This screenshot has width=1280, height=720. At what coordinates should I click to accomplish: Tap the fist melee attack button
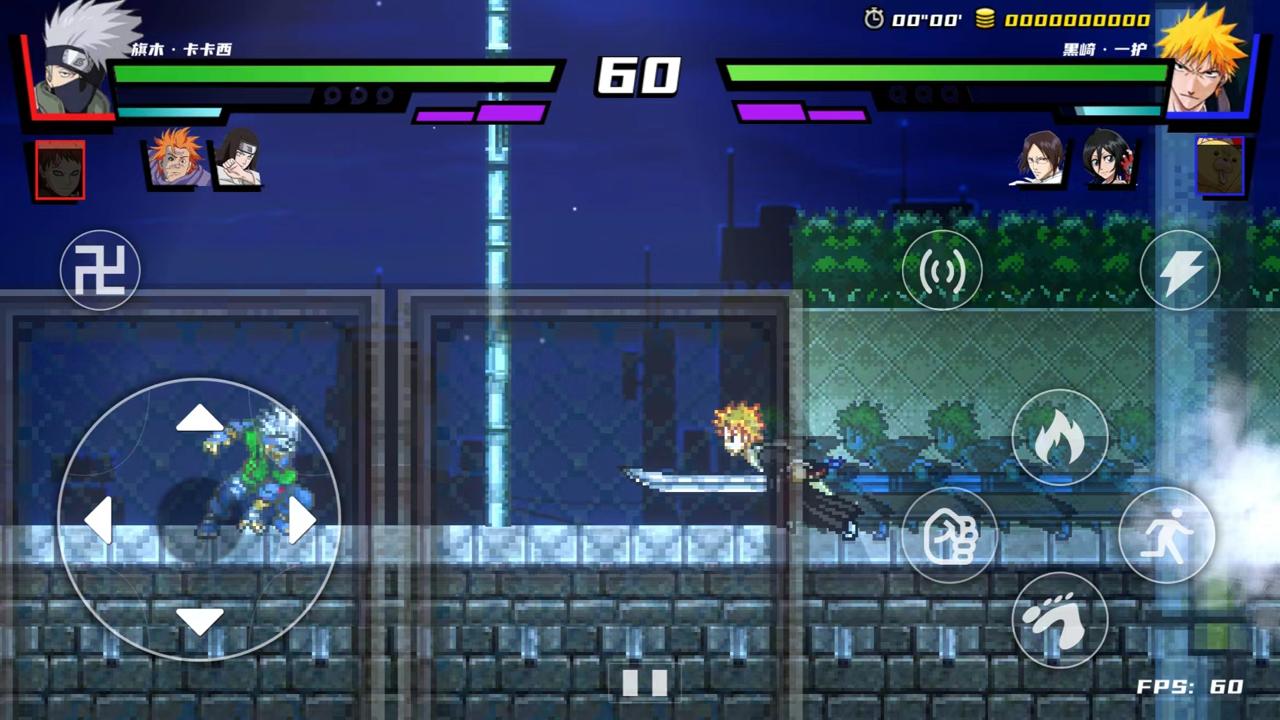click(952, 536)
